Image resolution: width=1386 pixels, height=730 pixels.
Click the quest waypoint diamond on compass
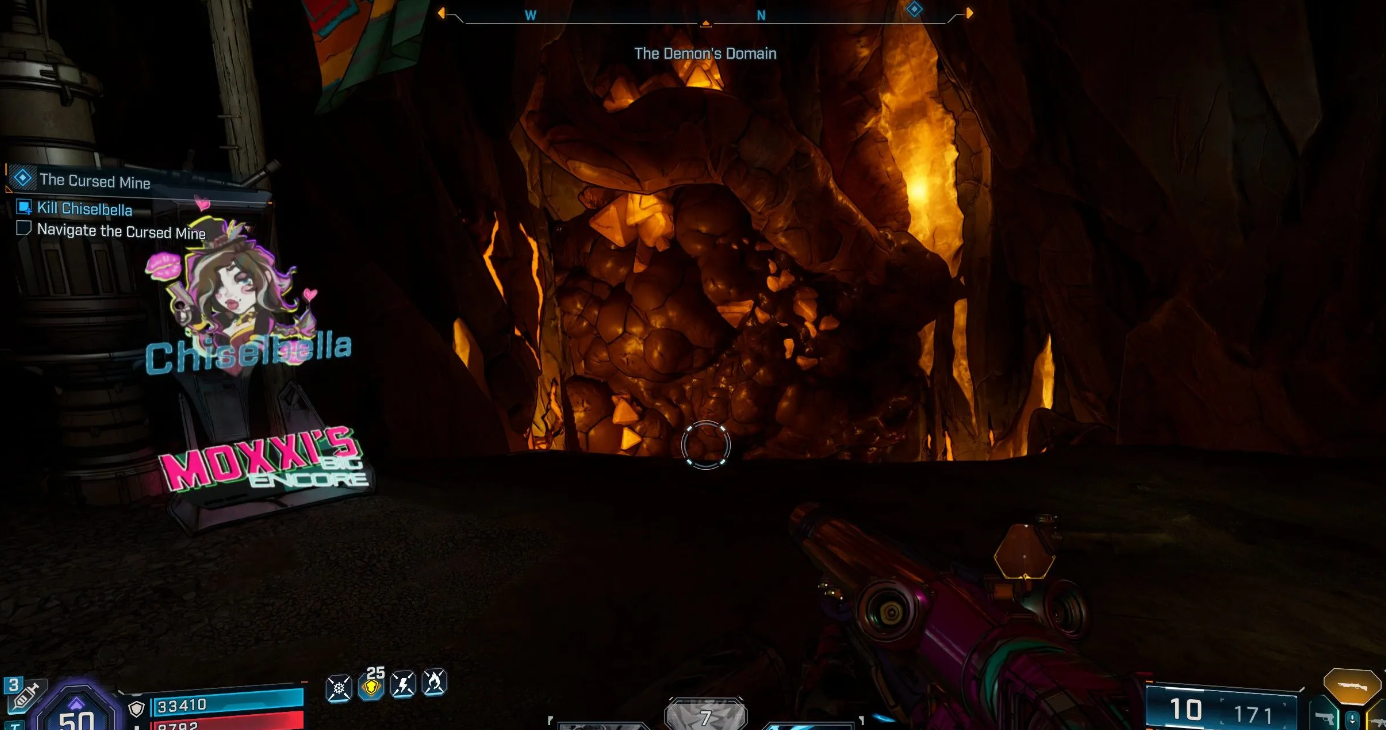(913, 10)
